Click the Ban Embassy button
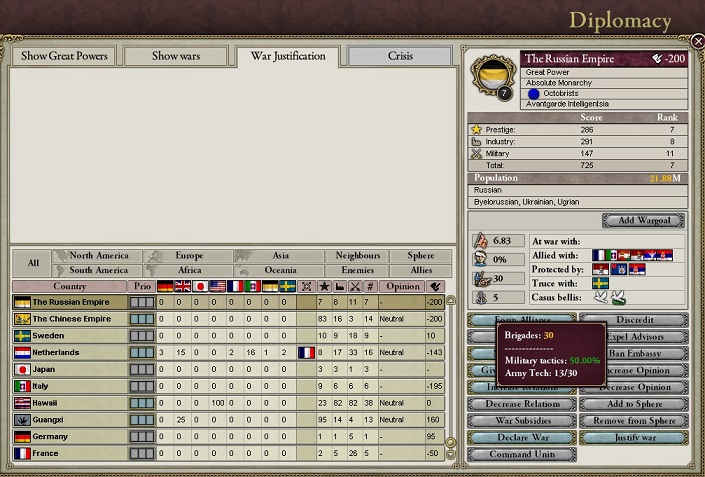Viewport: 705px width, 477px height. 634,353
